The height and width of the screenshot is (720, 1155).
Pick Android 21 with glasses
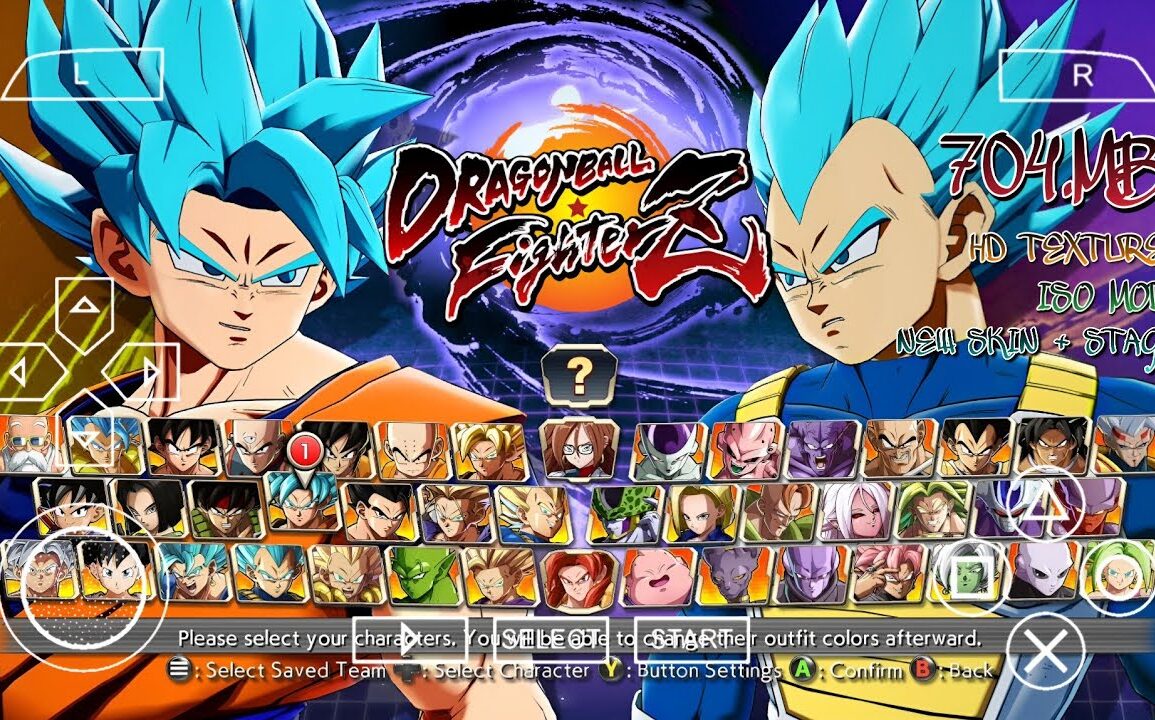point(579,448)
